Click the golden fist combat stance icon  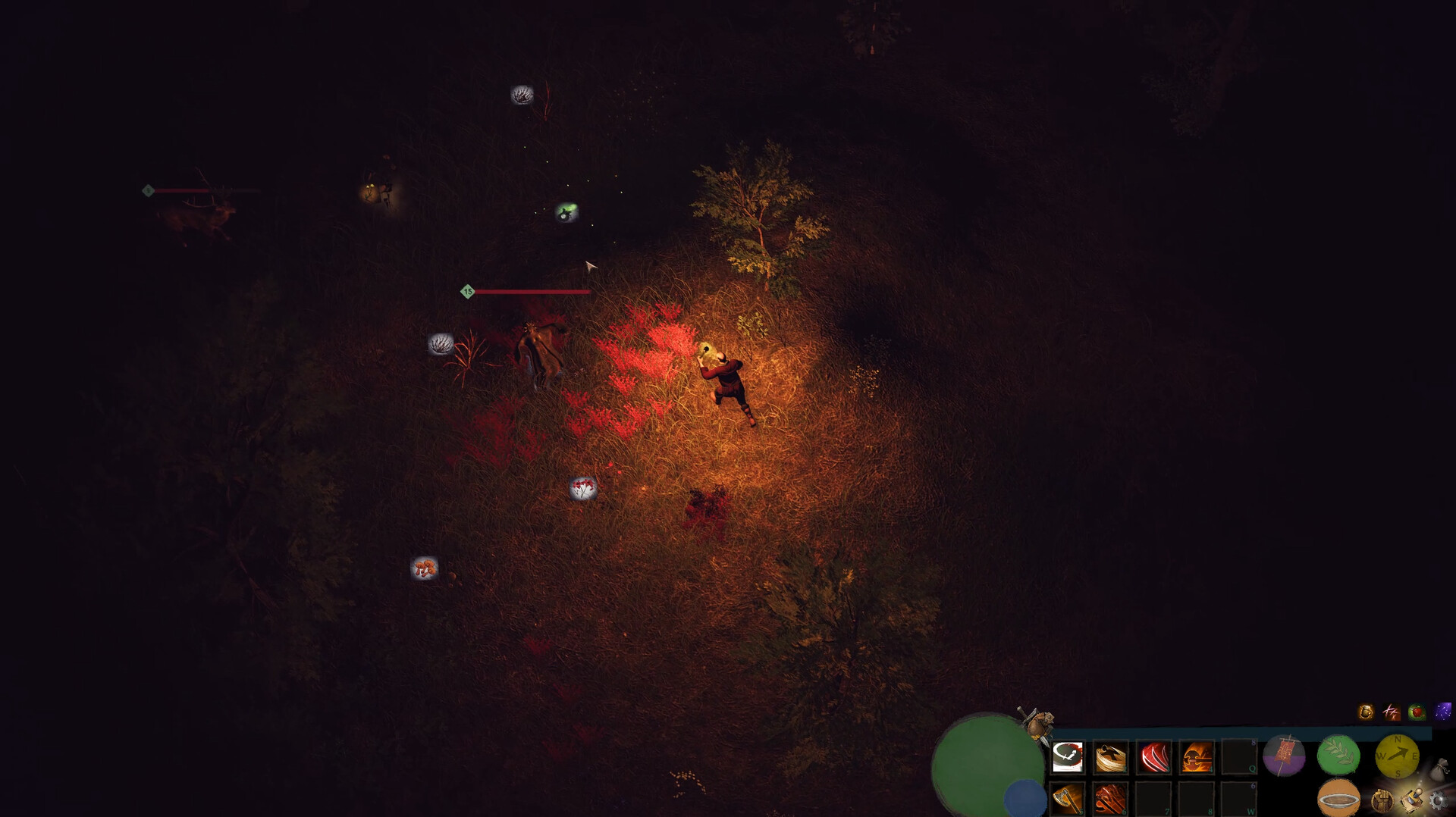(1383, 801)
